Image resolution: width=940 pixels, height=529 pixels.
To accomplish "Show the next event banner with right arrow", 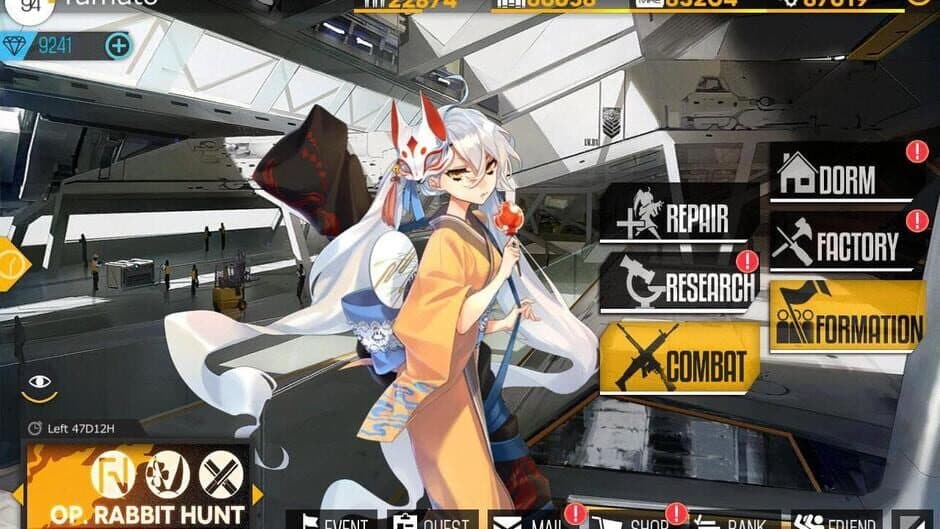I will [x=258, y=494].
